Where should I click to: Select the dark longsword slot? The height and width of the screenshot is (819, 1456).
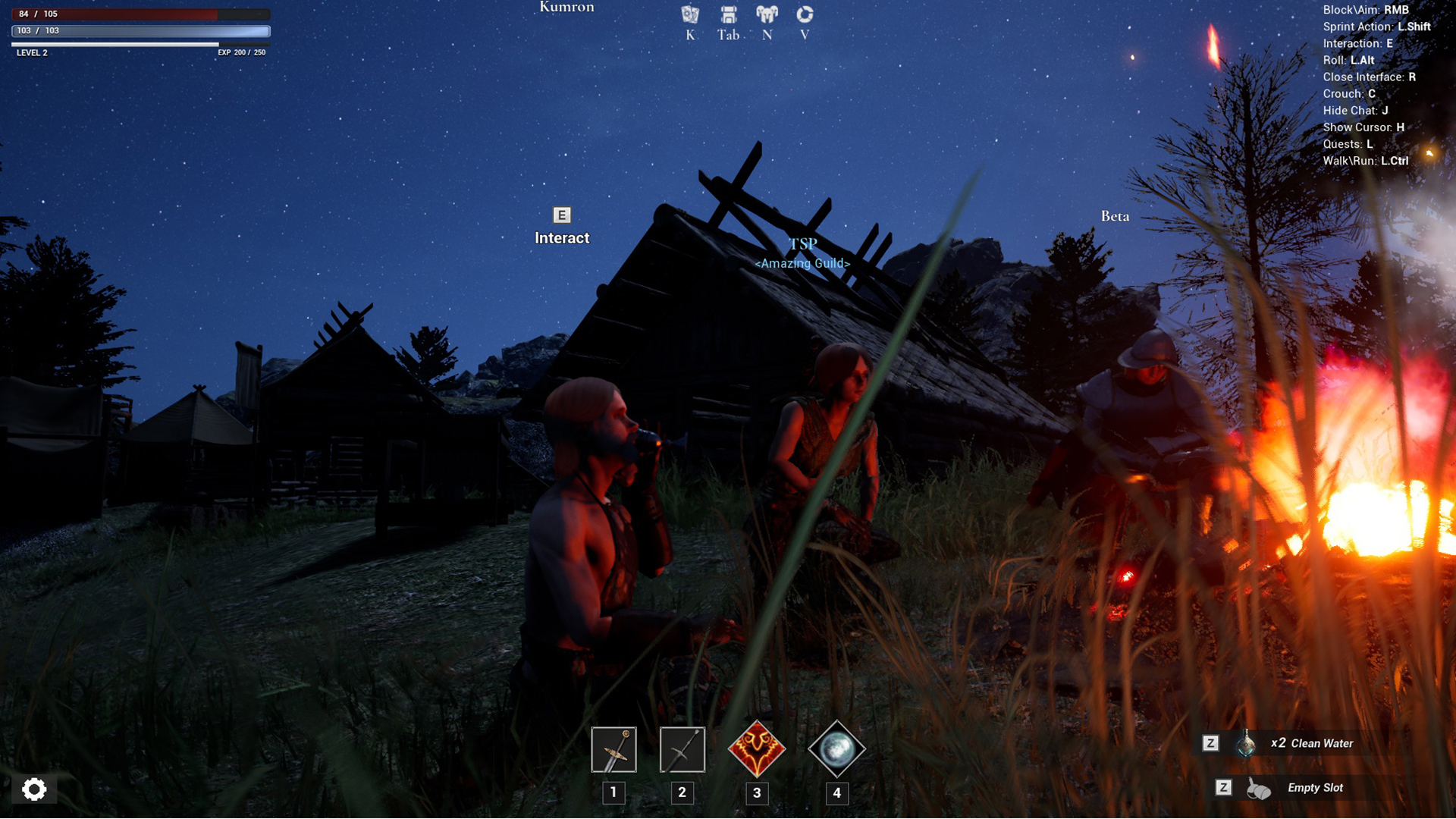[x=682, y=750]
